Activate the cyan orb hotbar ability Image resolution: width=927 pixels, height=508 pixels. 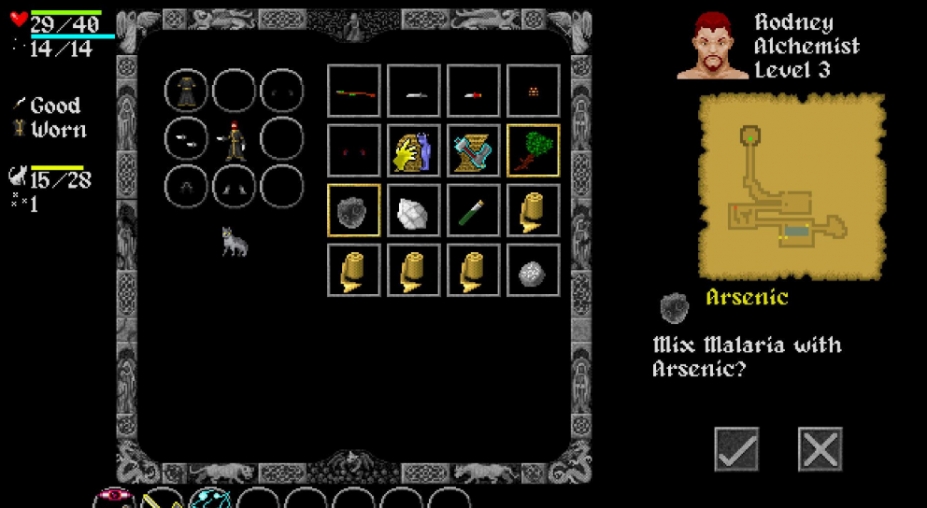coord(209,499)
